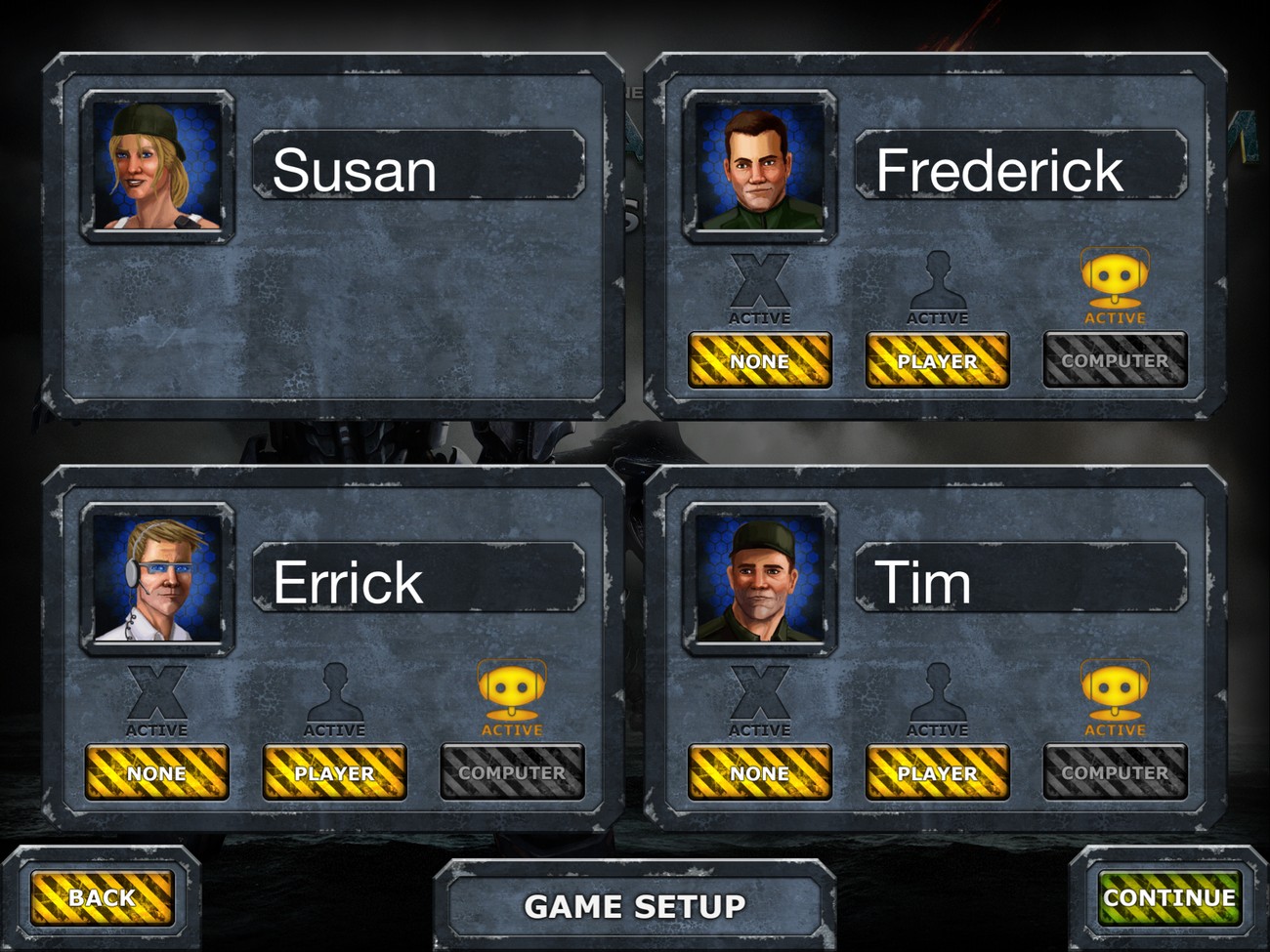Make Errick a human PLAYER

[334, 772]
